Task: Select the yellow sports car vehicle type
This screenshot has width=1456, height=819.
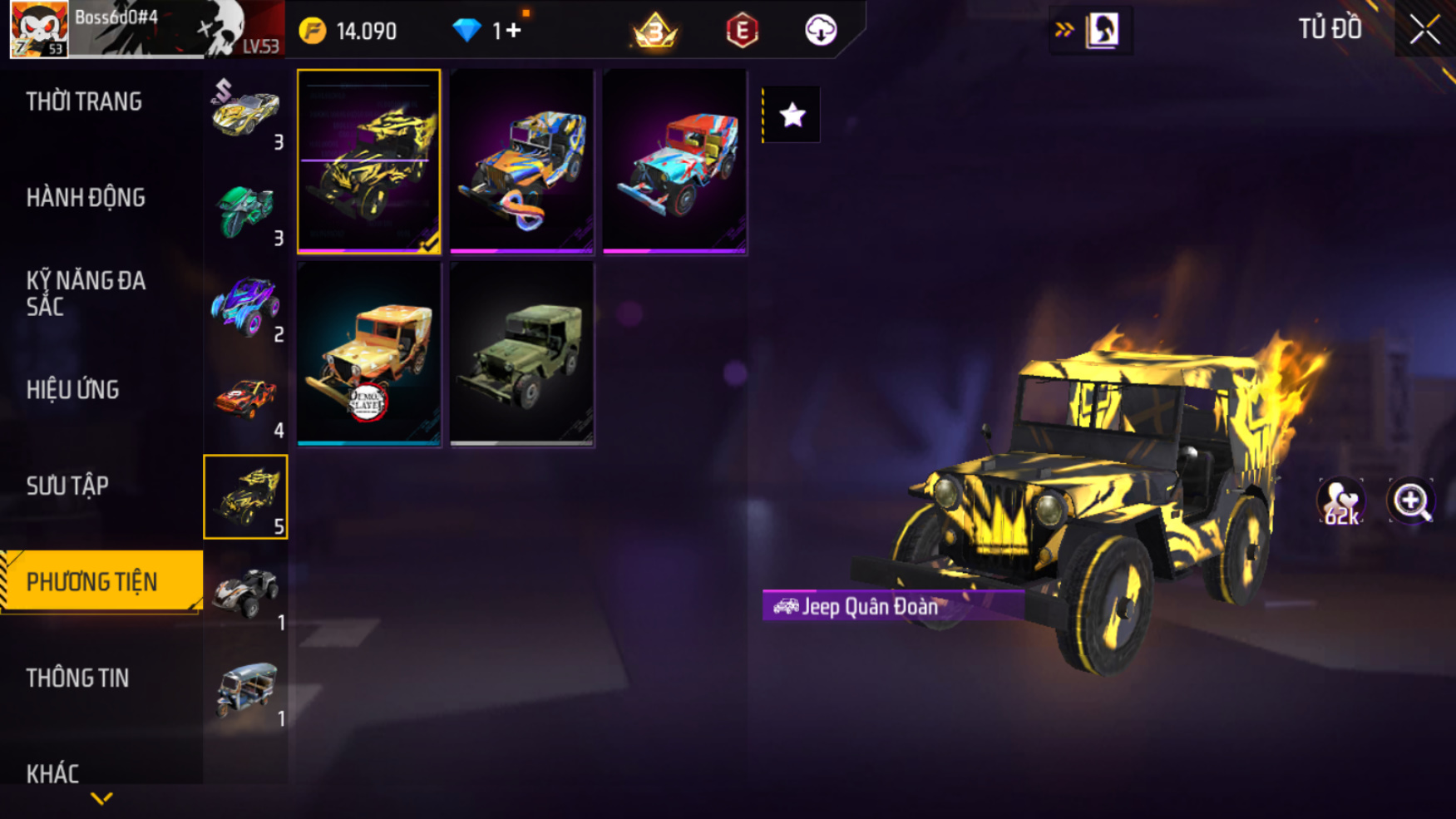Action: click(245, 112)
